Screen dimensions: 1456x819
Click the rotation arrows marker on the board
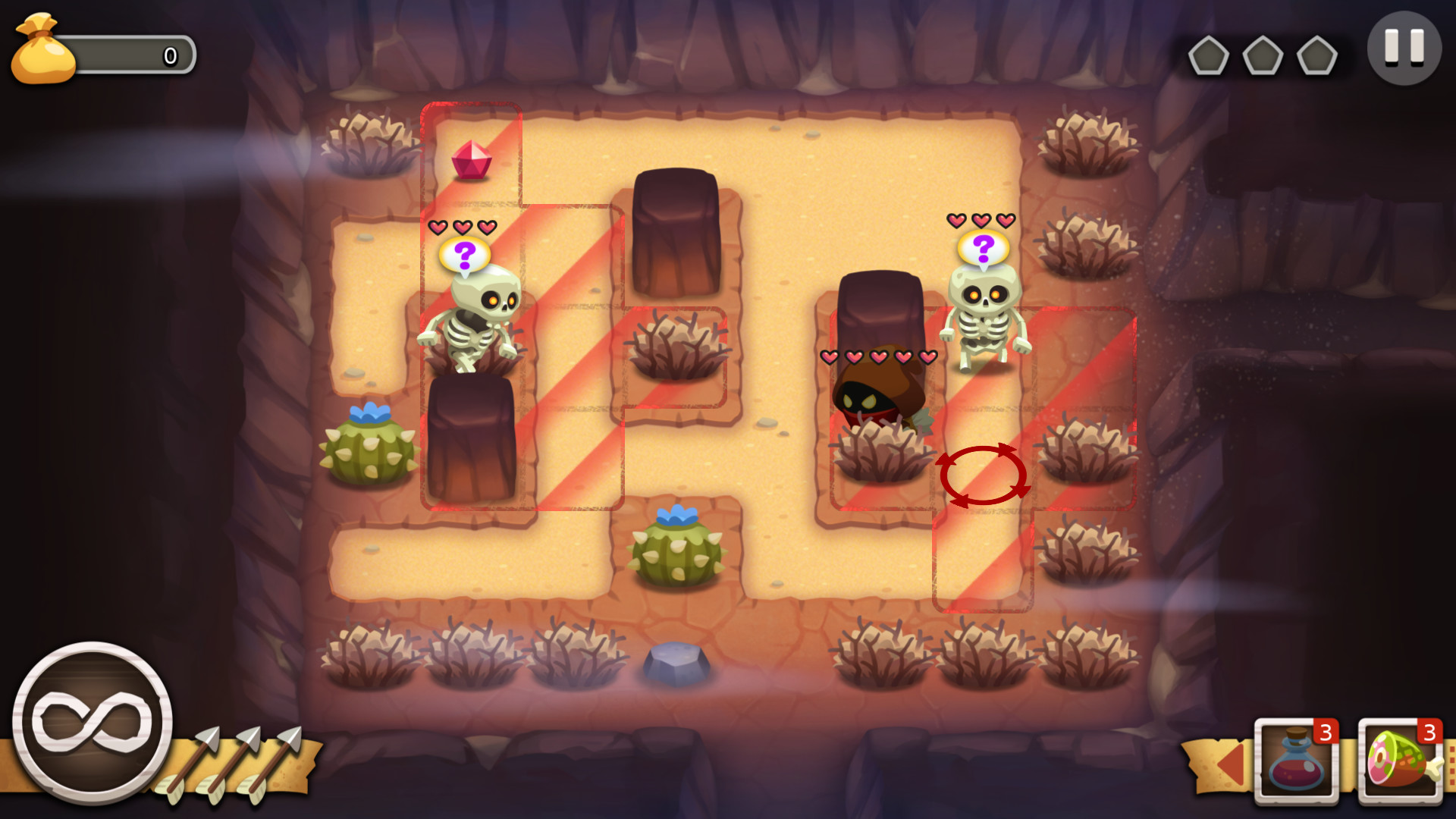982,474
